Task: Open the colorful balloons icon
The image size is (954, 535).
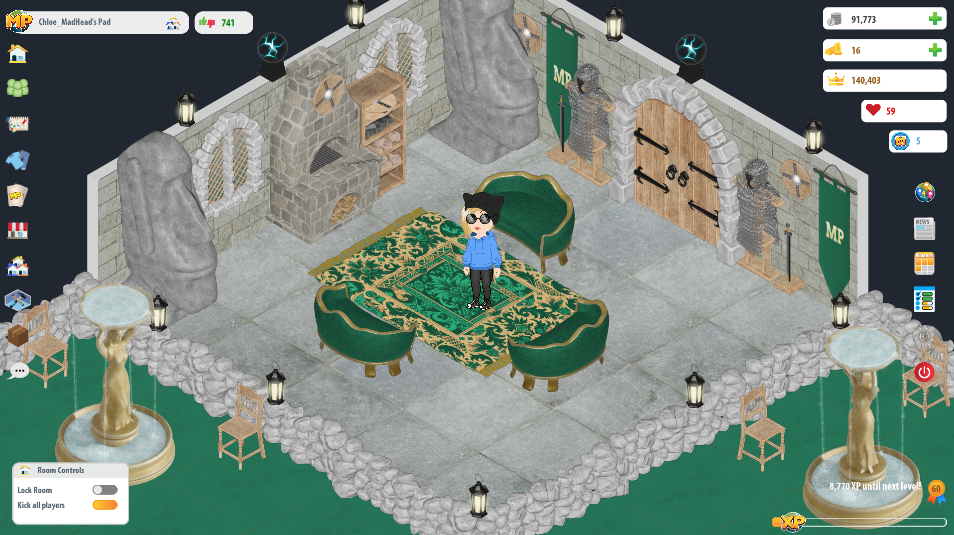Action: coord(924,192)
